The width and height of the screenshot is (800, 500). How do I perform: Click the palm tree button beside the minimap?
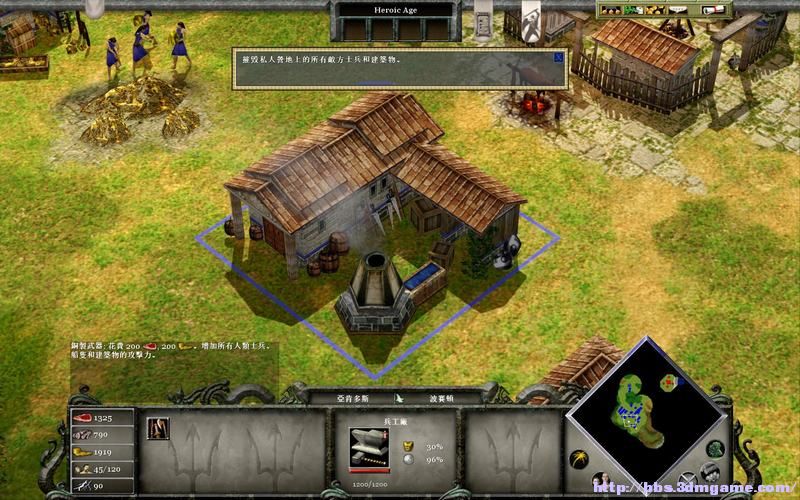578,459
